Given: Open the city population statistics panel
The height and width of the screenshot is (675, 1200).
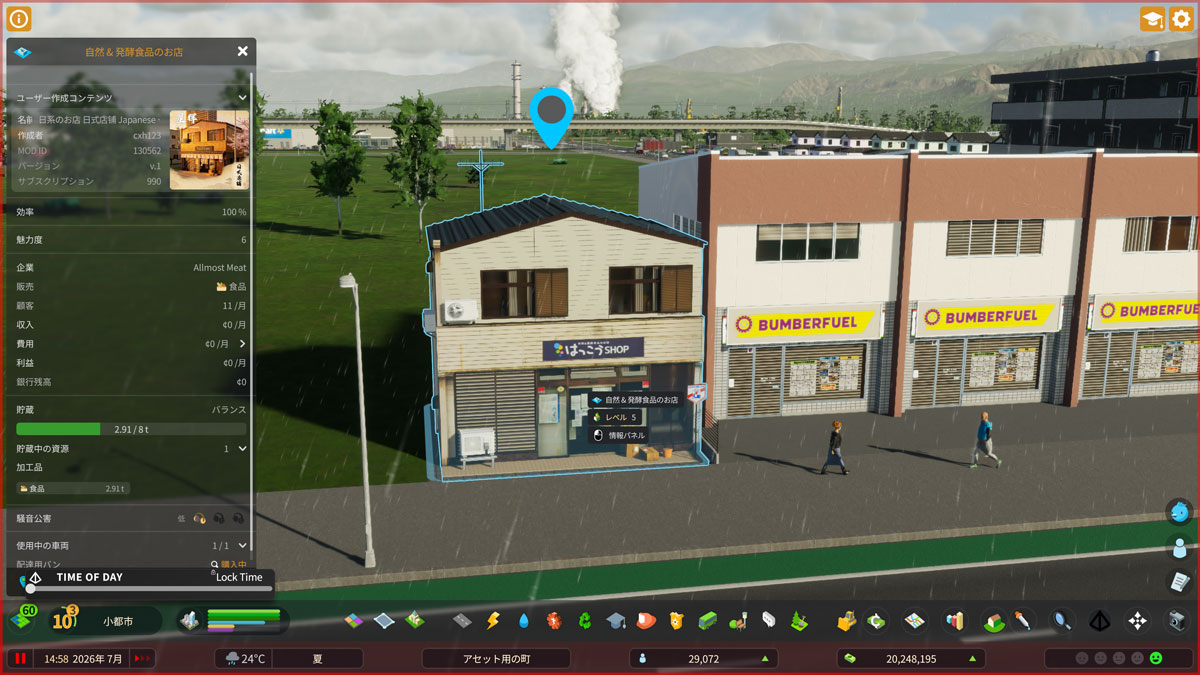Looking at the screenshot, I should pos(707,659).
